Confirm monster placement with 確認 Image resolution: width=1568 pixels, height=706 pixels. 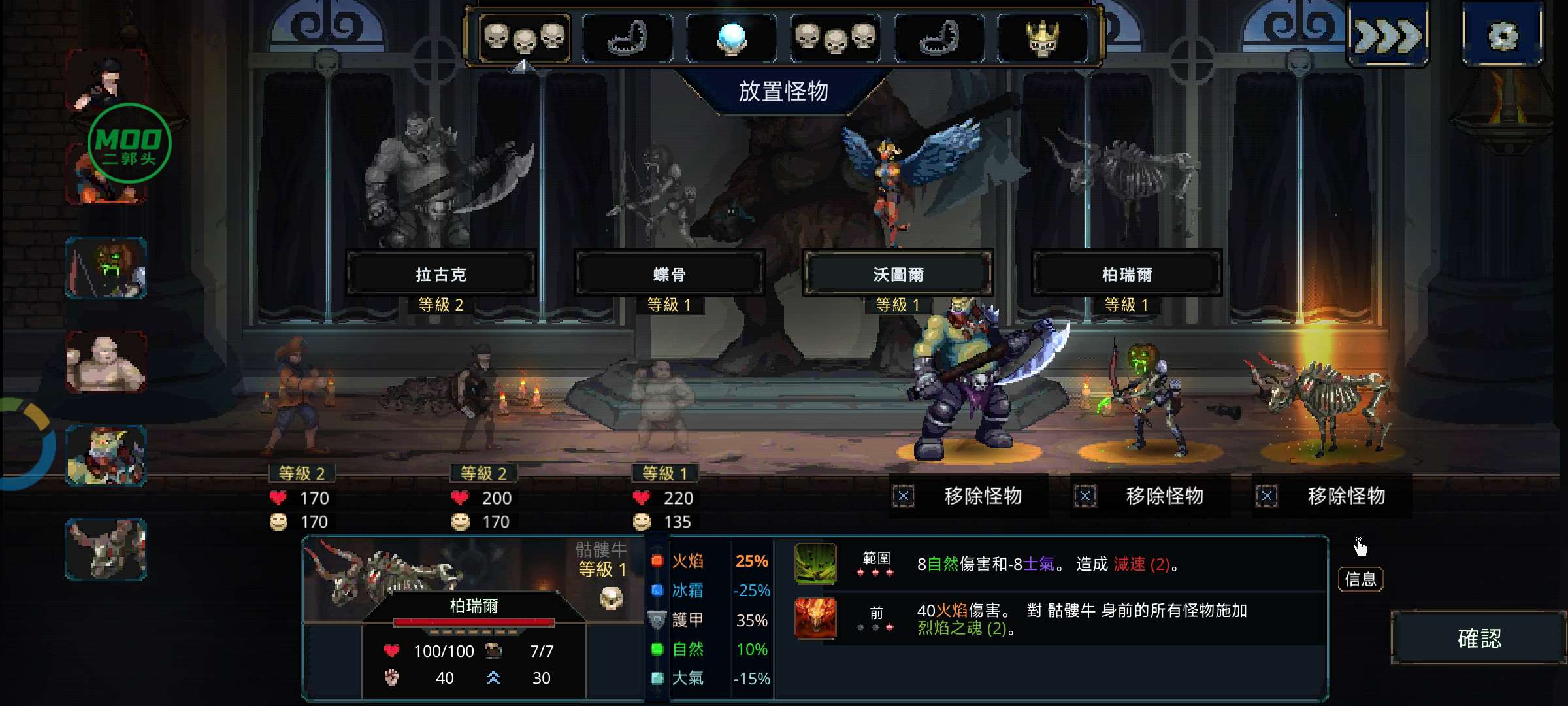point(1479,638)
